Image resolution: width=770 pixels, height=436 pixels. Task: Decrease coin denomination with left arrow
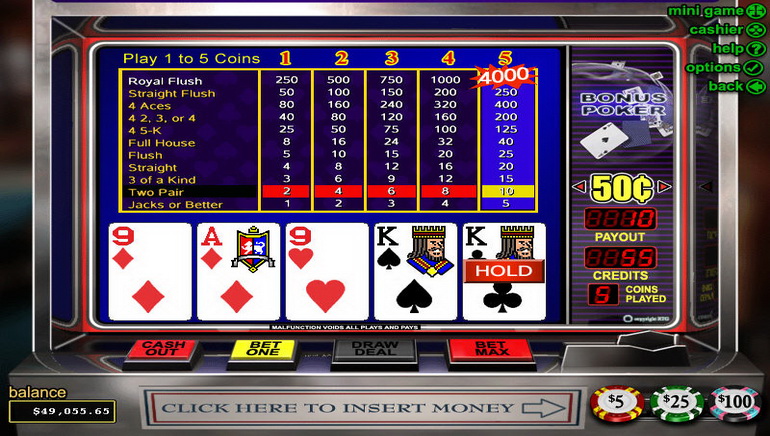(x=578, y=187)
